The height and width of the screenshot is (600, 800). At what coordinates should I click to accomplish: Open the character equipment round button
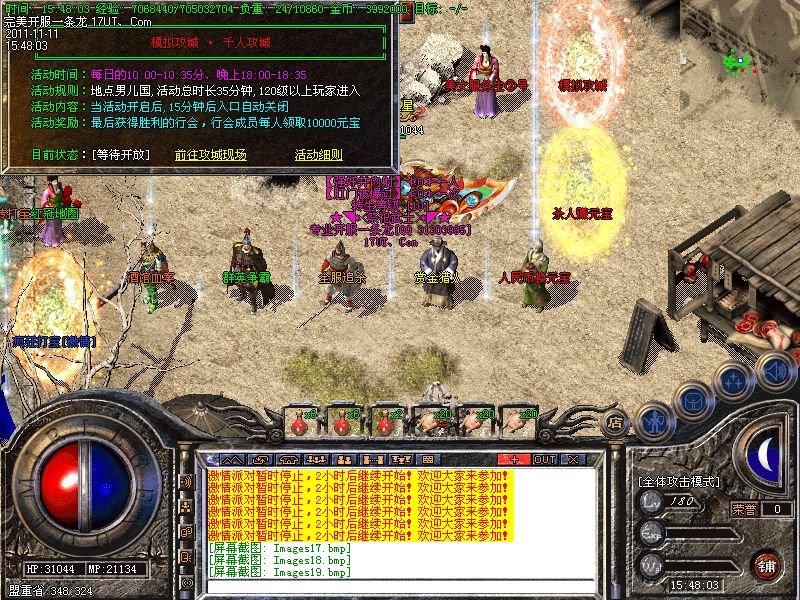[x=653, y=420]
